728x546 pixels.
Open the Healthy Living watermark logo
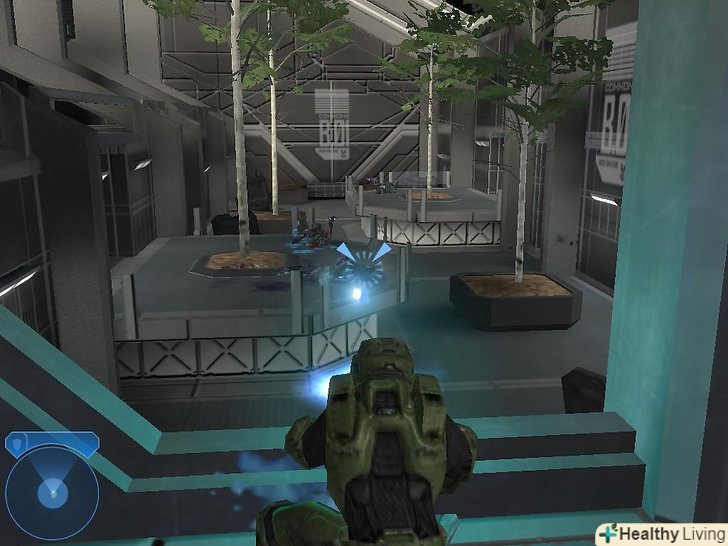[x=660, y=533]
